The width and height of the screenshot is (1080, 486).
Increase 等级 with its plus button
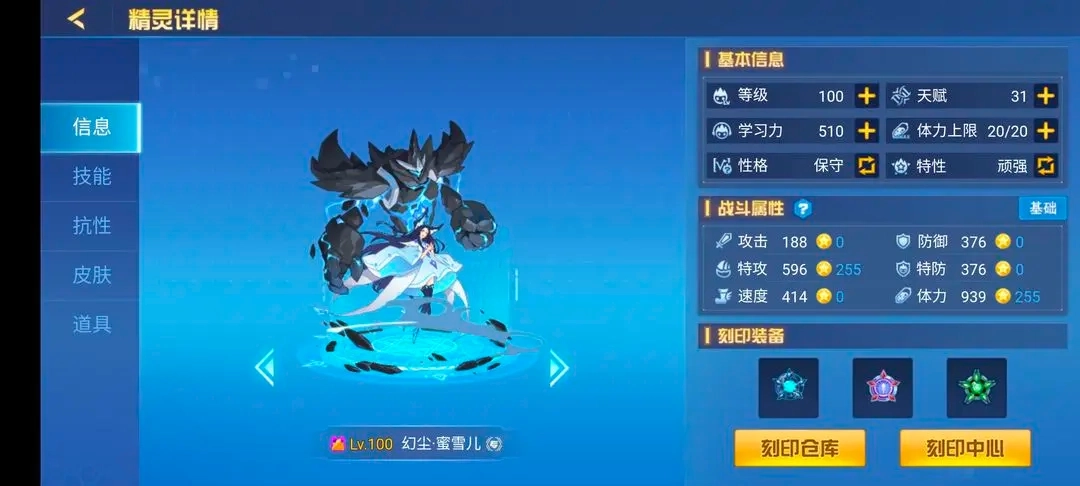pos(866,96)
